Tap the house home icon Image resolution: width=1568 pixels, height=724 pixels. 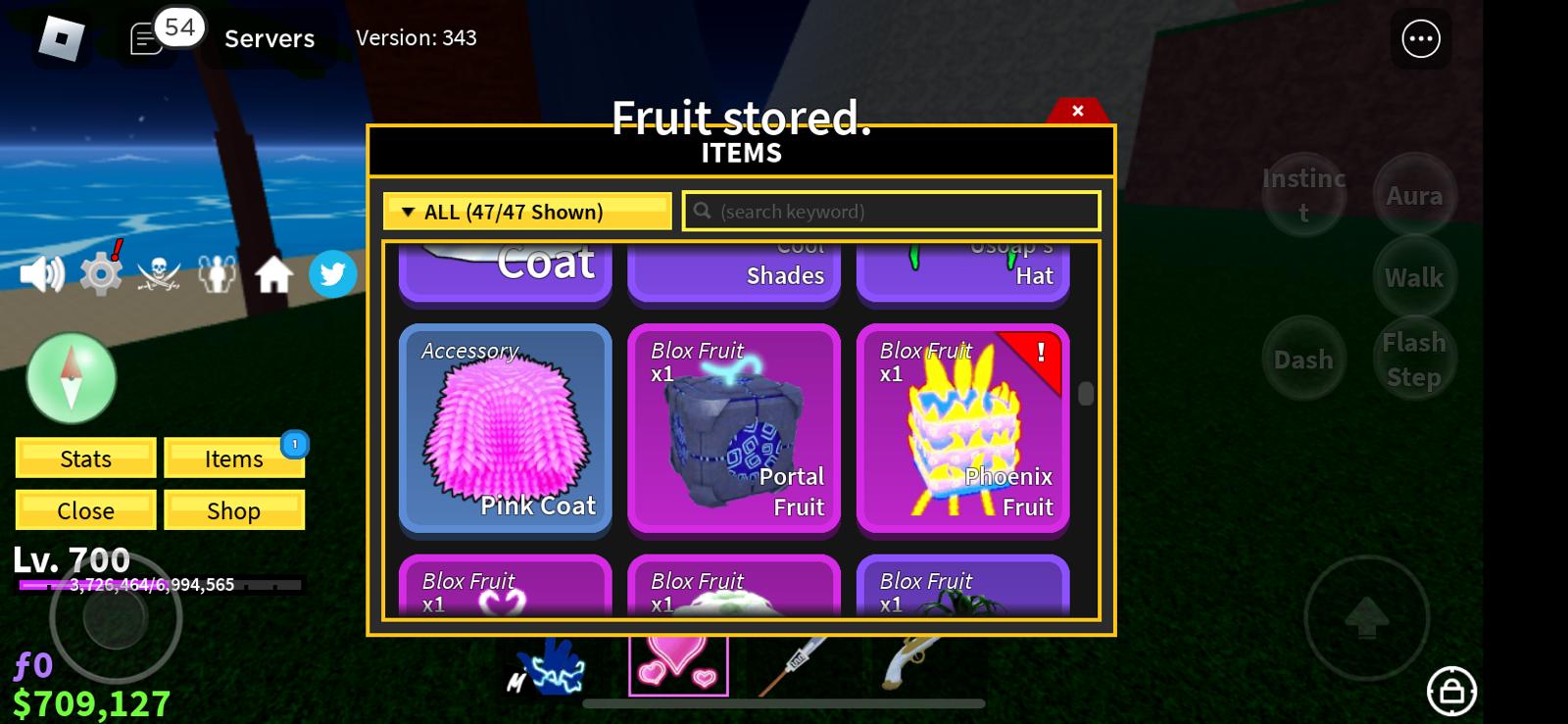[274, 275]
